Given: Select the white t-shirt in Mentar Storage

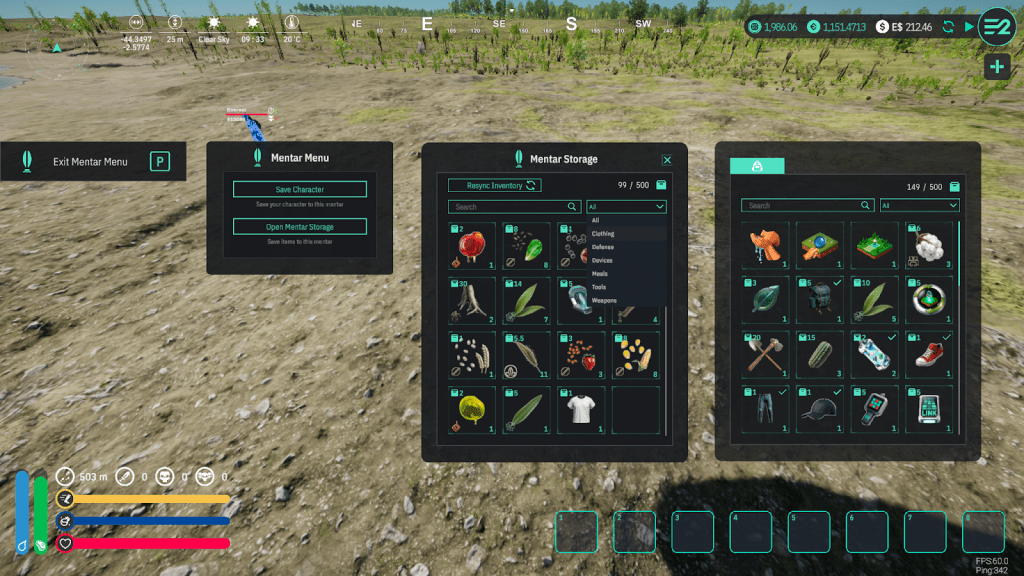Looking at the screenshot, I should pyautogui.click(x=581, y=409).
